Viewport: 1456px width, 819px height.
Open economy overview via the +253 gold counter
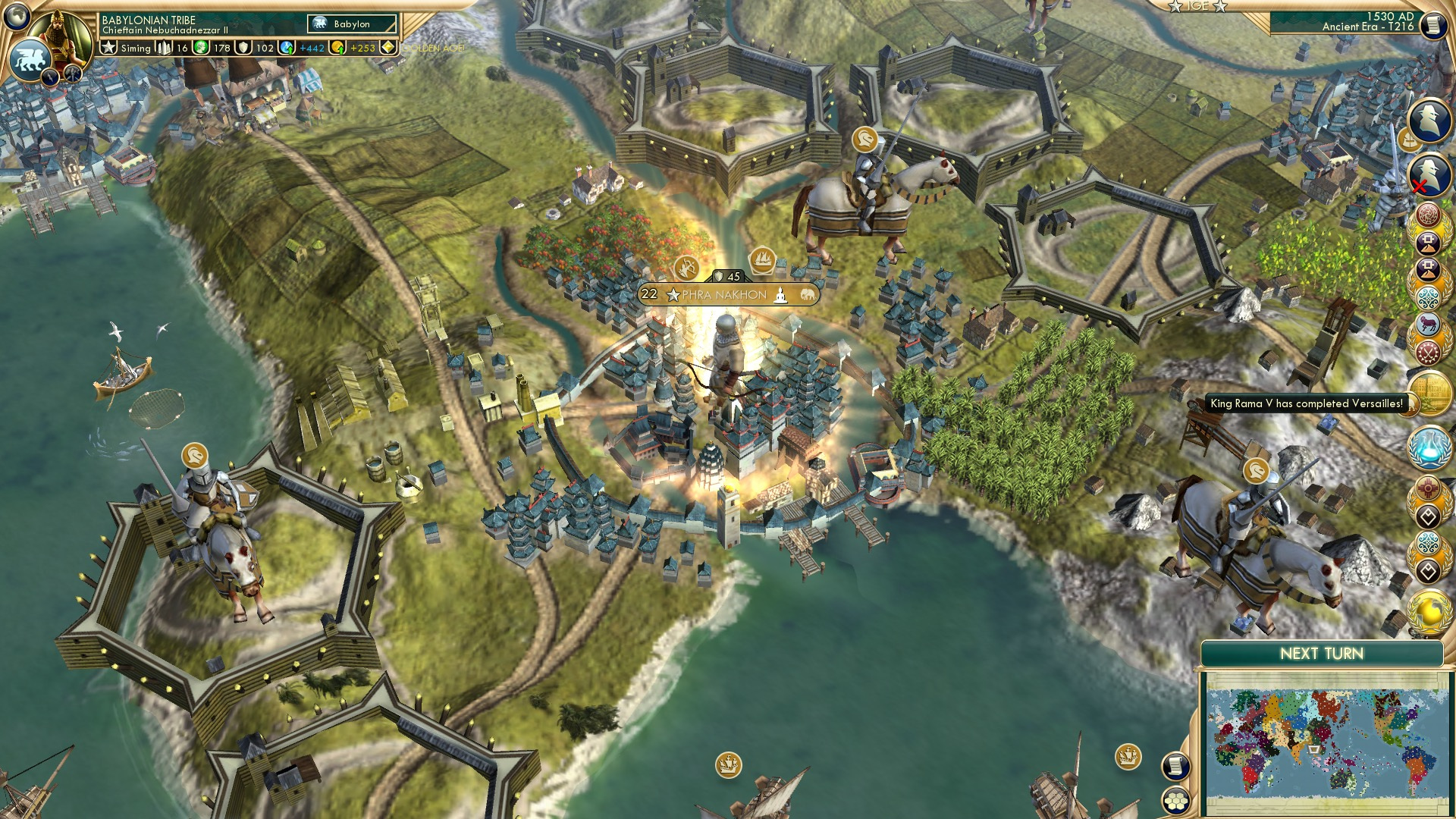[x=358, y=49]
